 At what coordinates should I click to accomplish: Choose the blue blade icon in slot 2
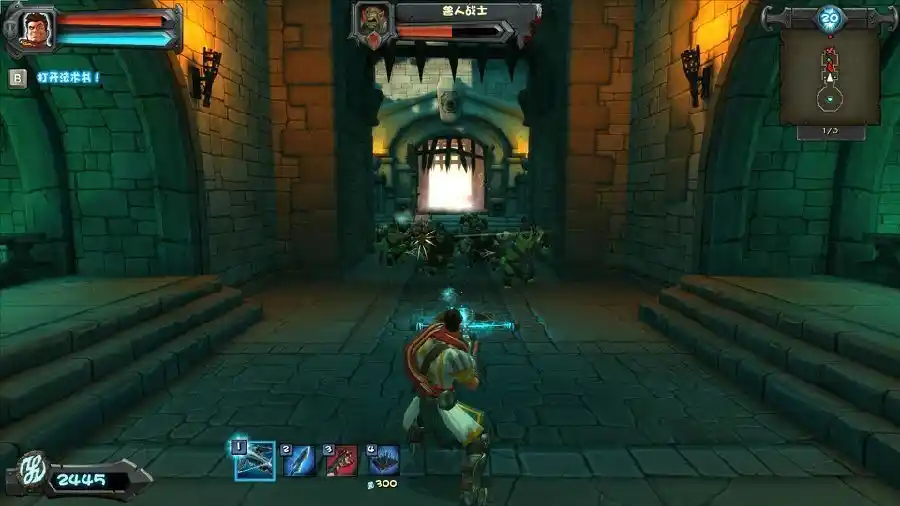pyautogui.click(x=299, y=460)
